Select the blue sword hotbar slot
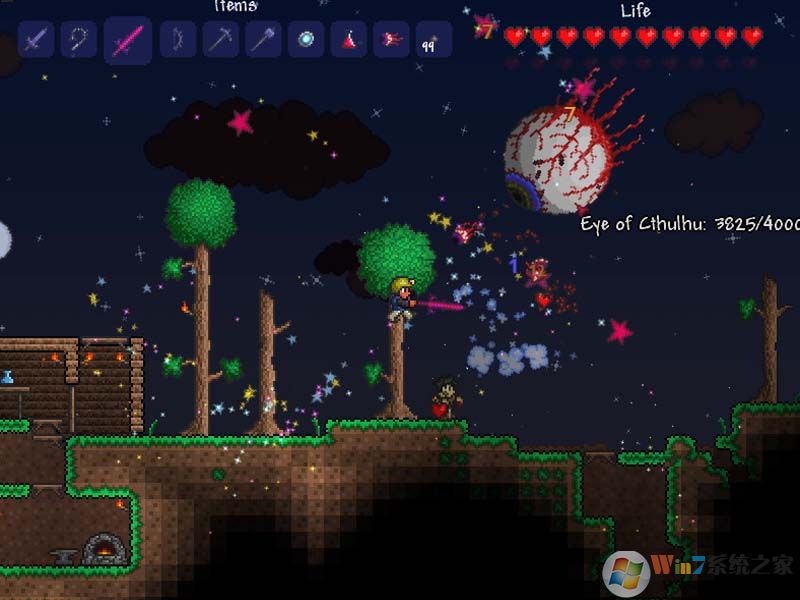 pyautogui.click(x=36, y=40)
